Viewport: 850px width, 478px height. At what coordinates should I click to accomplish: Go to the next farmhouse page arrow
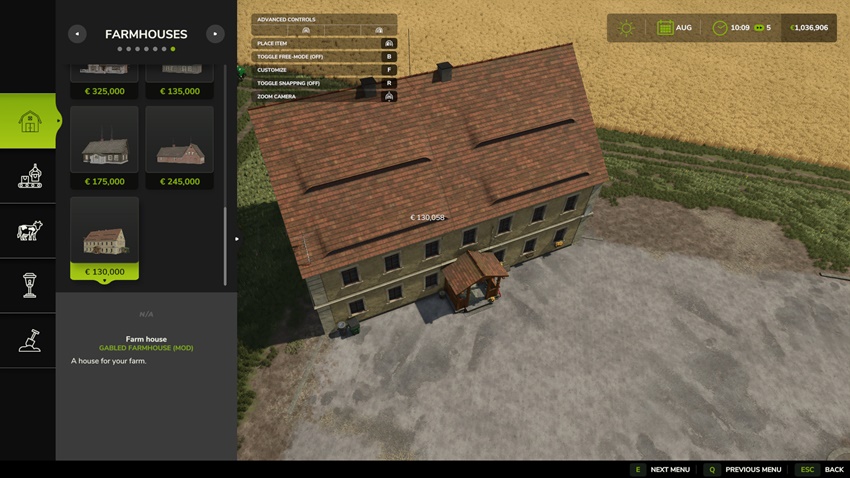coord(215,34)
